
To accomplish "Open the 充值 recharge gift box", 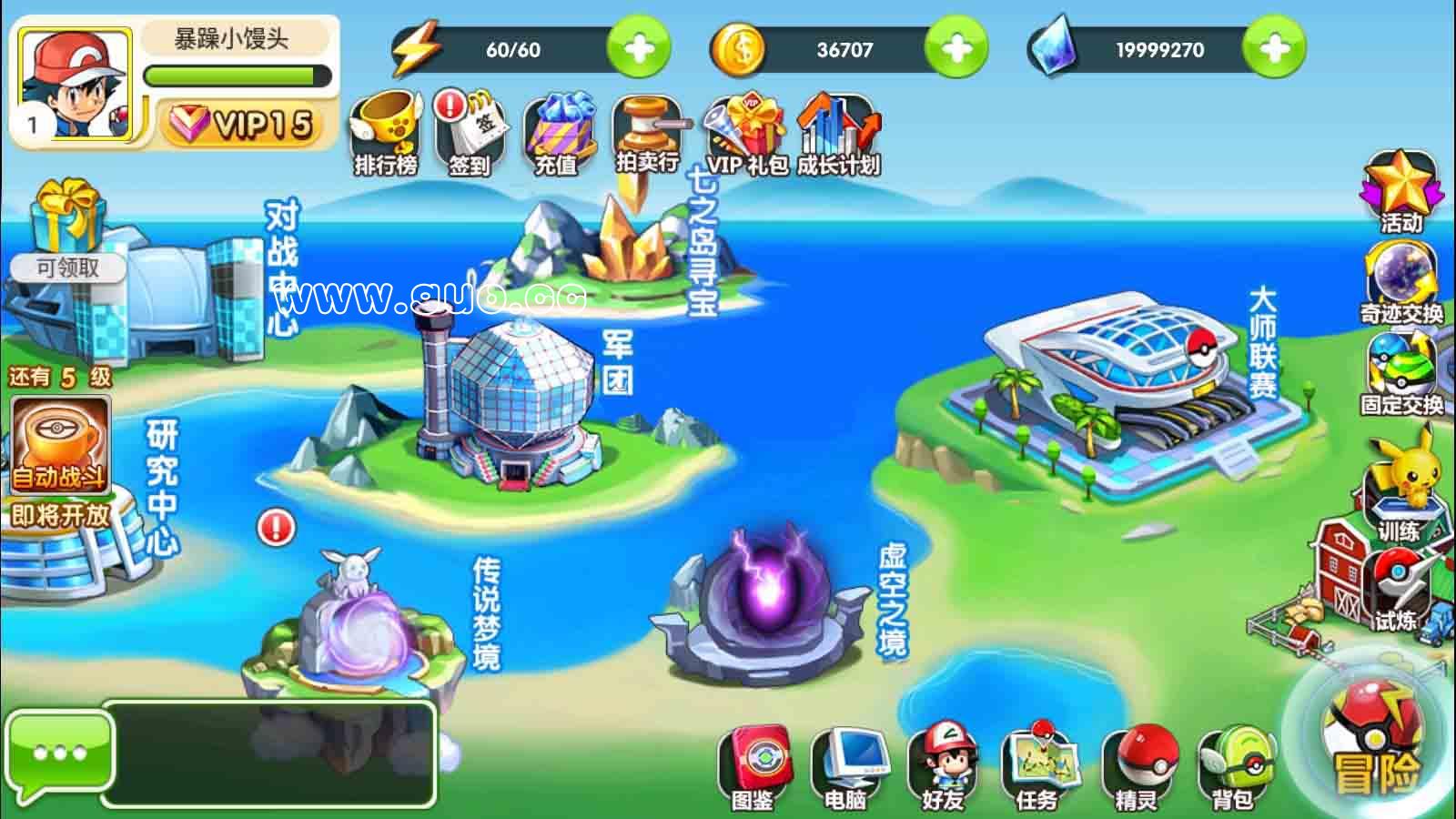I will coord(557,133).
